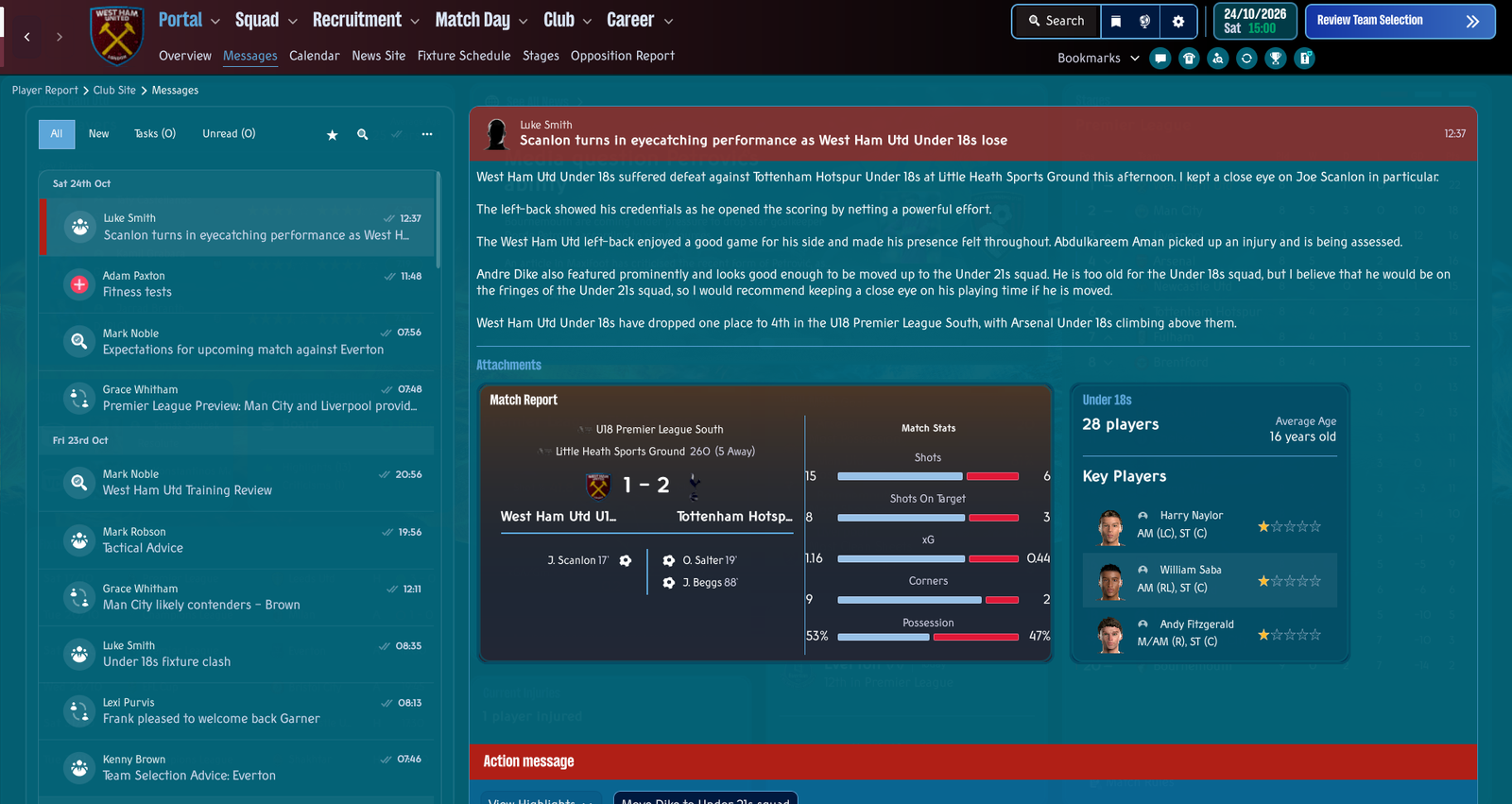Viewport: 1512px width, 804px height.
Task: Click Review Team Selection button
Action: coord(1399,21)
